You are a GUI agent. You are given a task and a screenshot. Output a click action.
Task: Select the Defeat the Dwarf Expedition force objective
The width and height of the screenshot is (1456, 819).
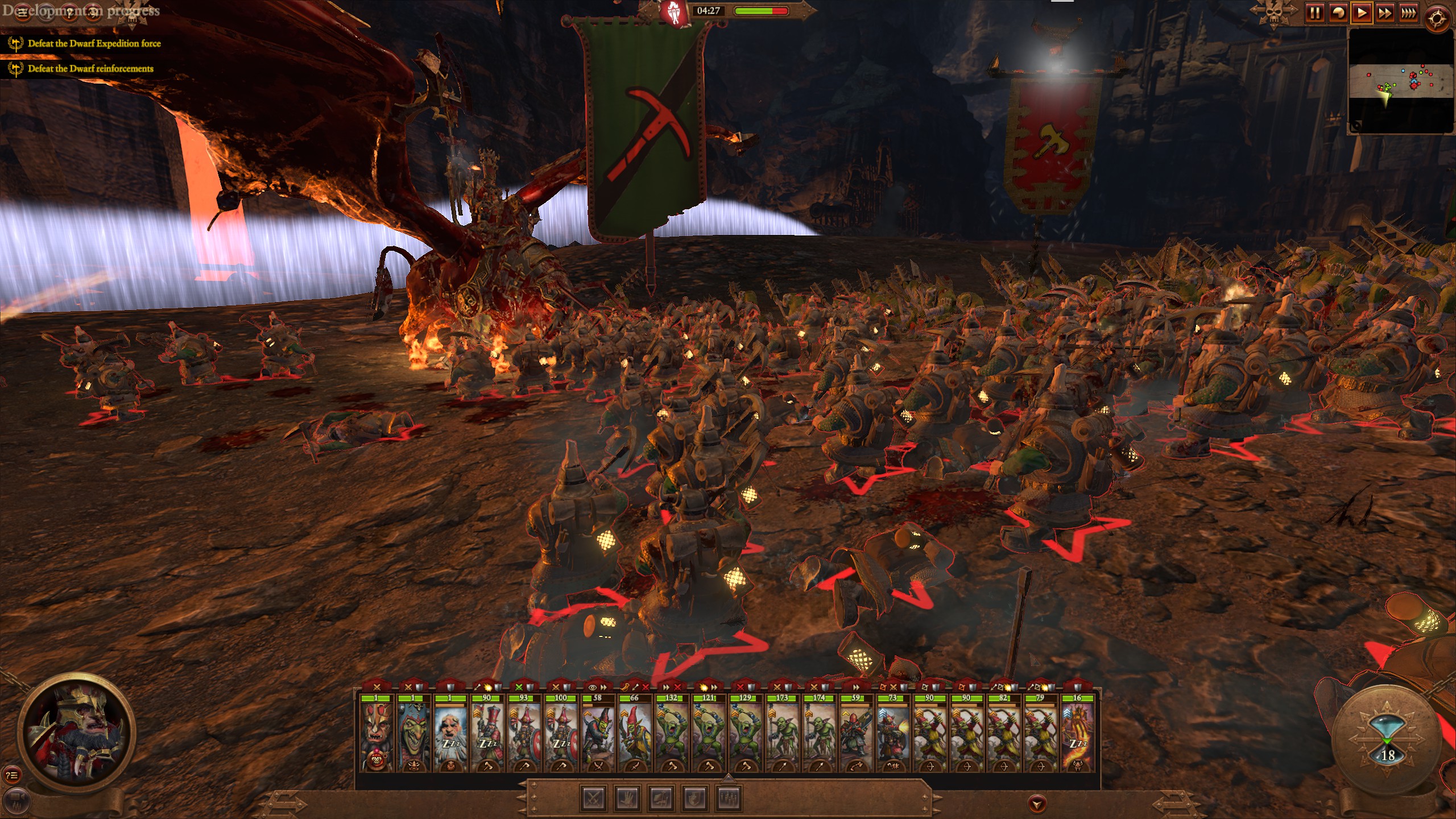(x=94, y=44)
